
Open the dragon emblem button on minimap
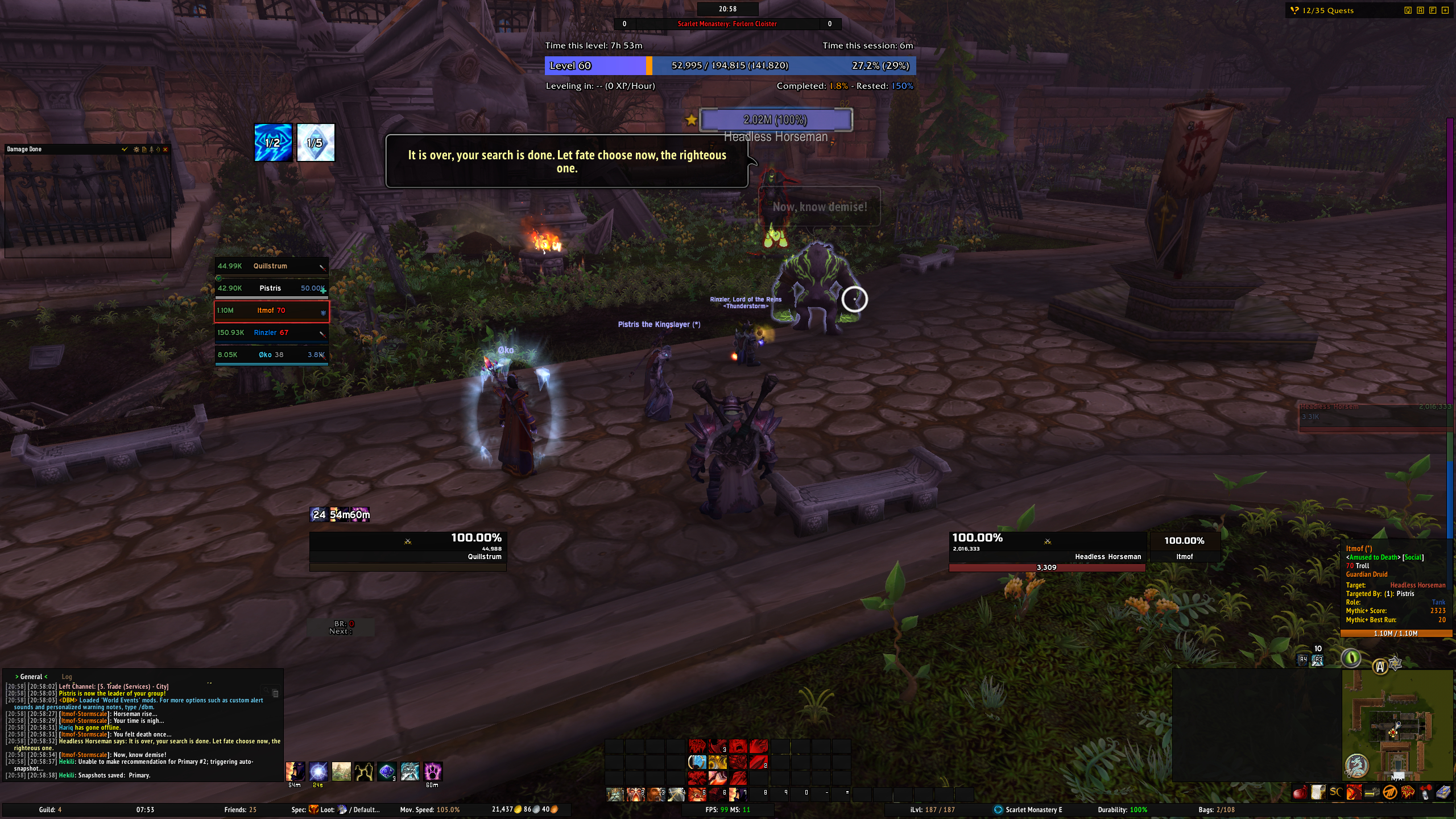tap(1356, 766)
